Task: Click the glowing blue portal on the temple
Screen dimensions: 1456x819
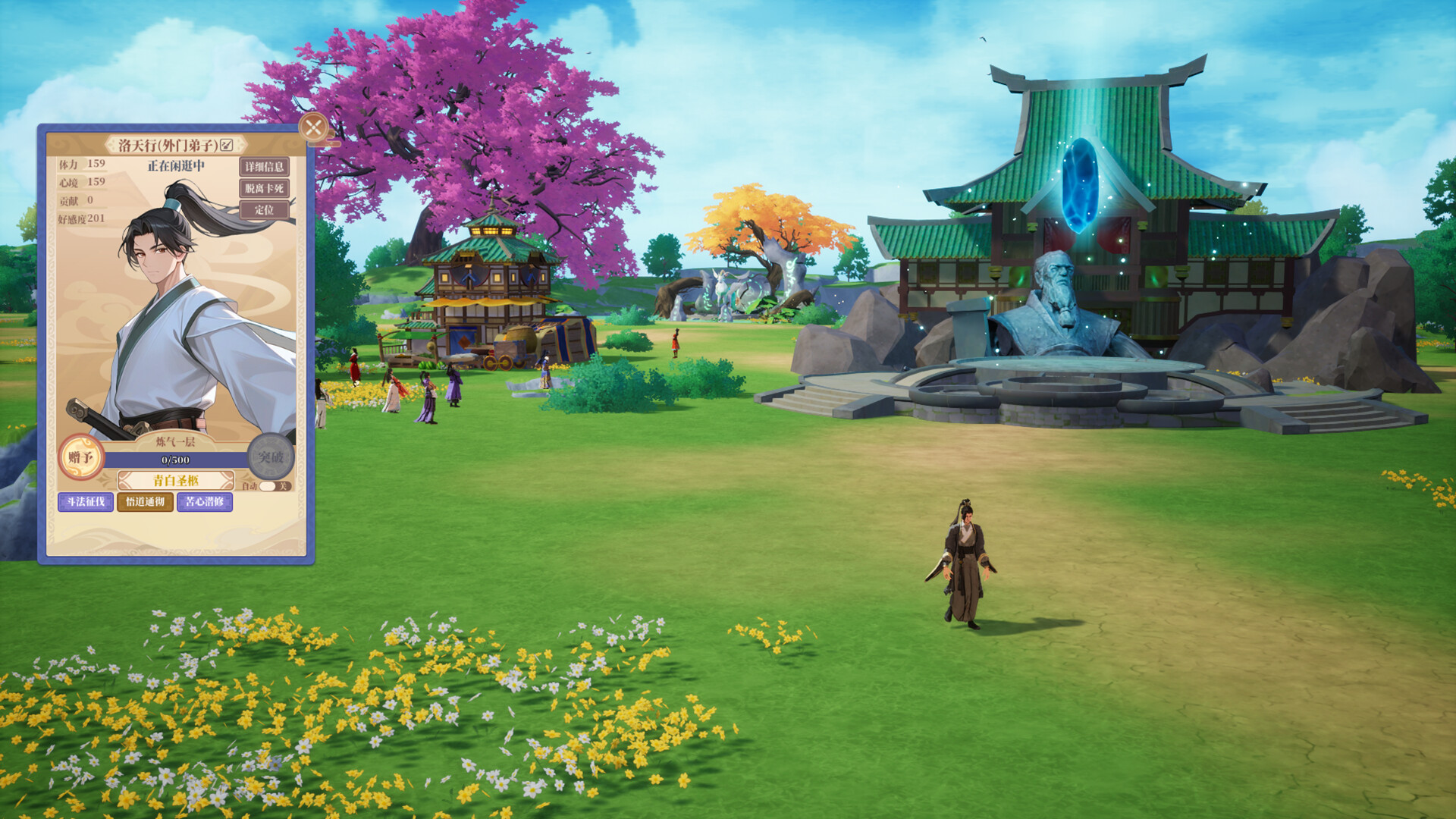Action: coord(1081,186)
